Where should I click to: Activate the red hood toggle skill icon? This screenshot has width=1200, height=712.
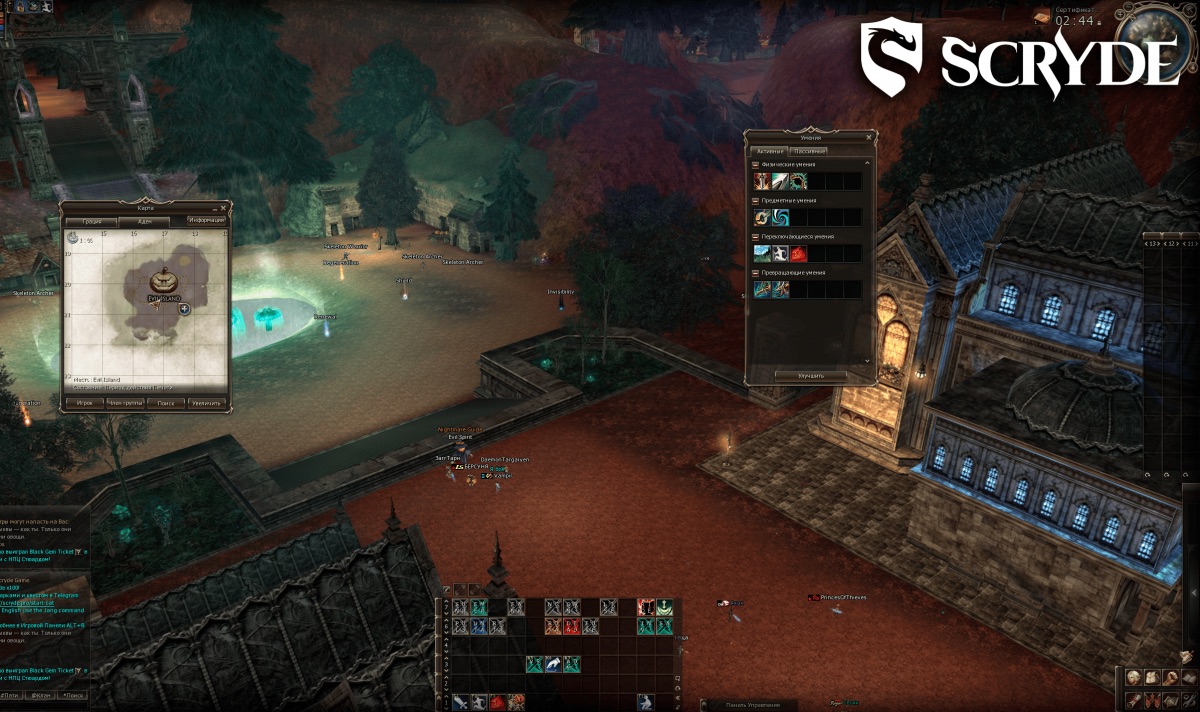pos(799,253)
